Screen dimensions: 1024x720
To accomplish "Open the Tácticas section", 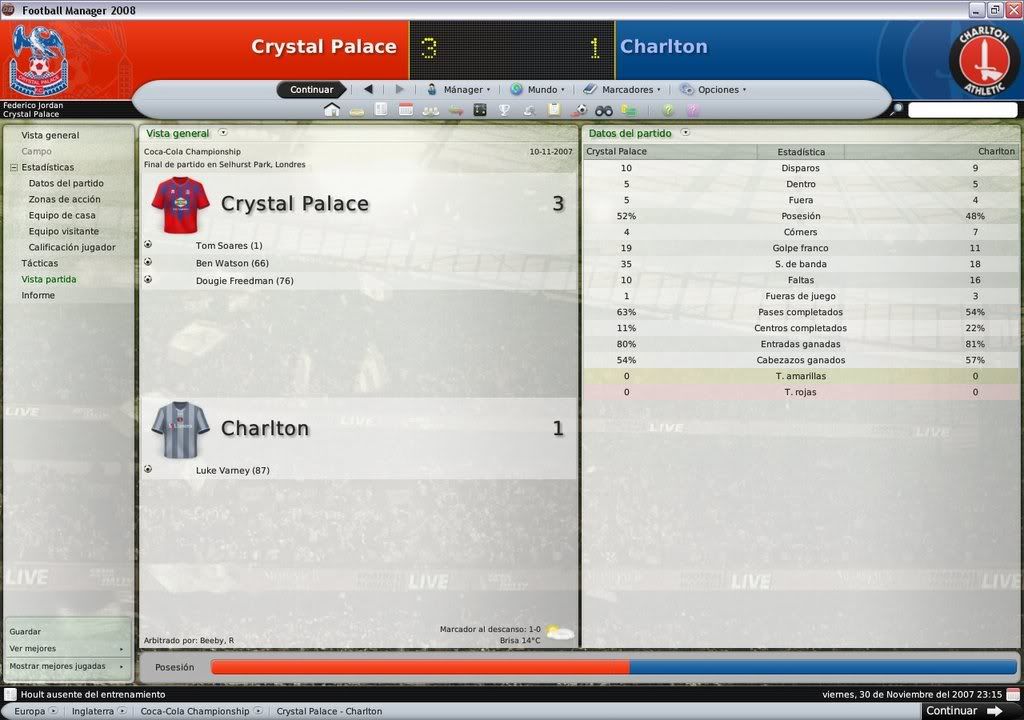I will tap(40, 263).
